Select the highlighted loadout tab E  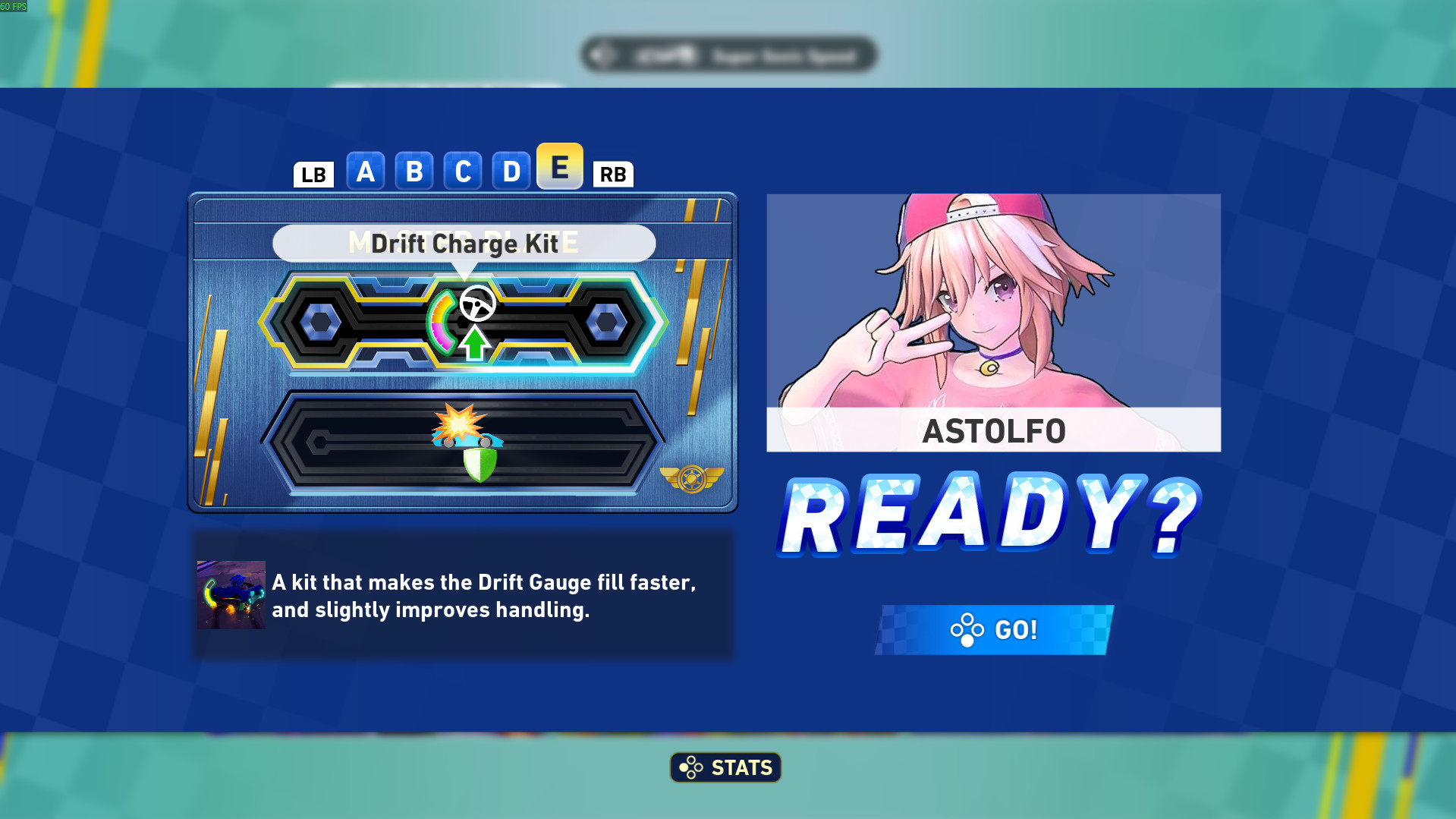pyautogui.click(x=560, y=169)
